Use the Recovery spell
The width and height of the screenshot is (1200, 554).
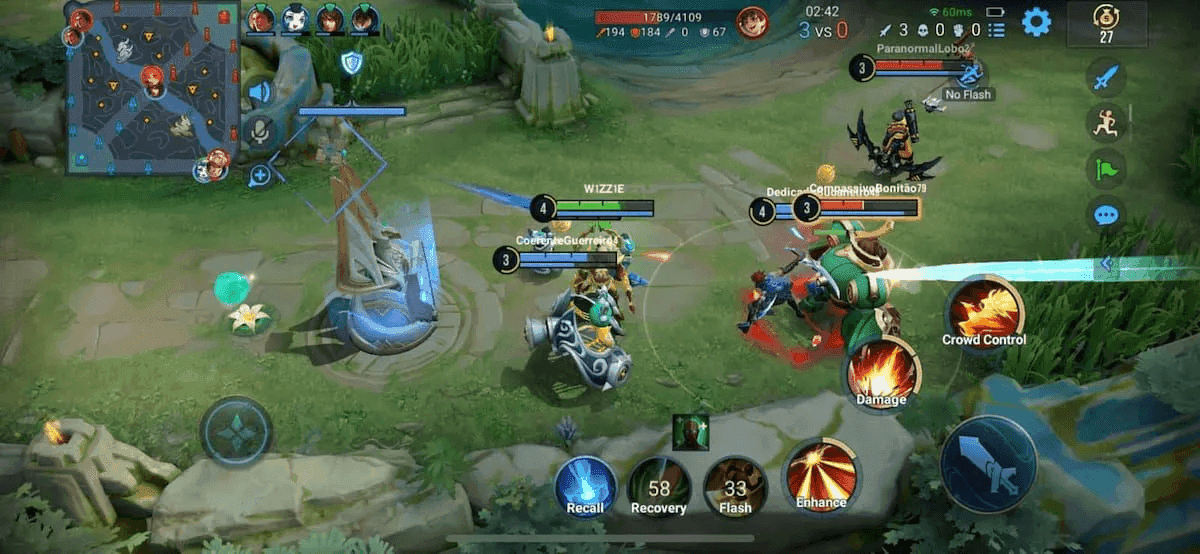click(659, 486)
